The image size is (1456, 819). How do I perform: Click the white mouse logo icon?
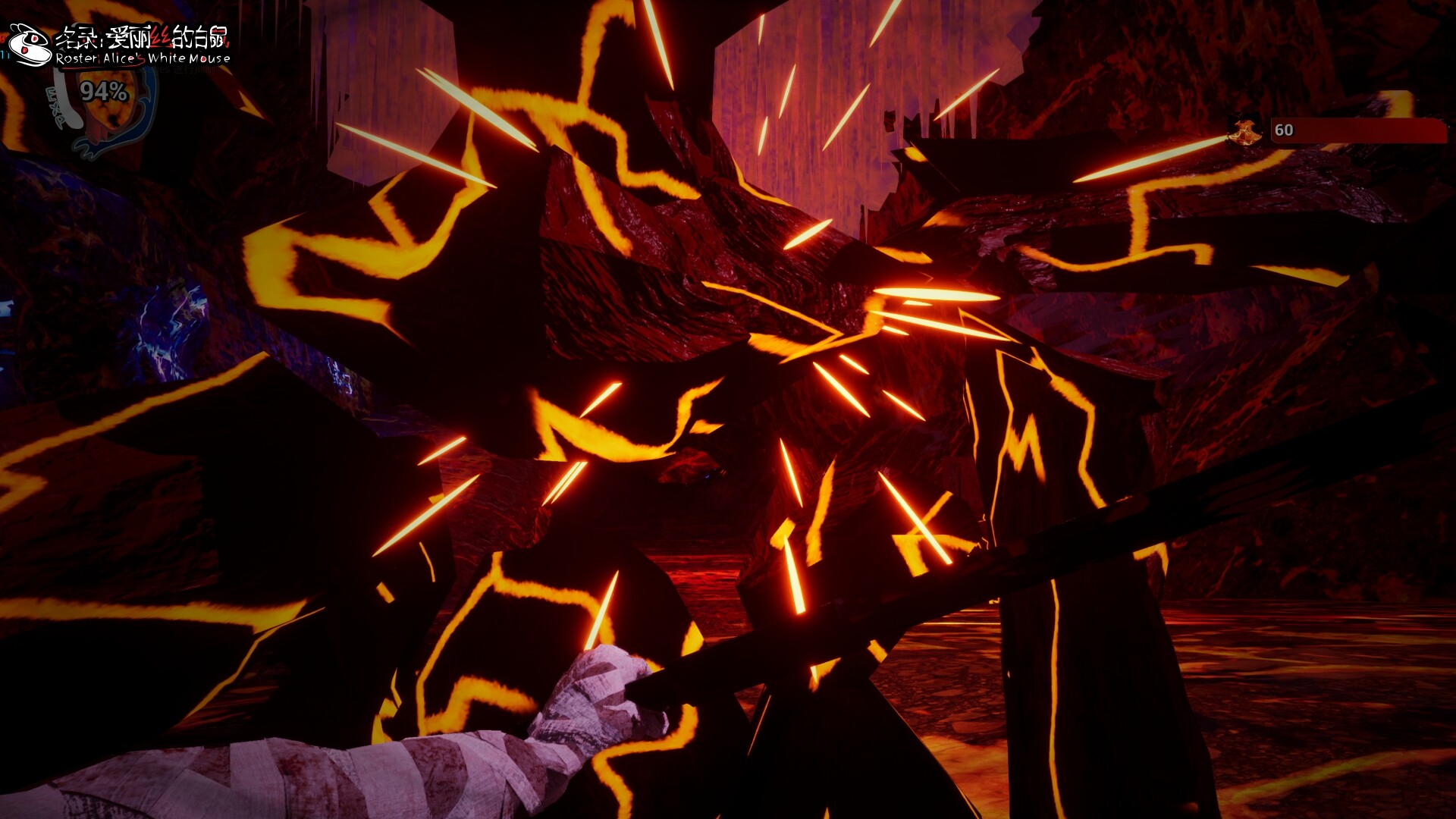tap(29, 42)
